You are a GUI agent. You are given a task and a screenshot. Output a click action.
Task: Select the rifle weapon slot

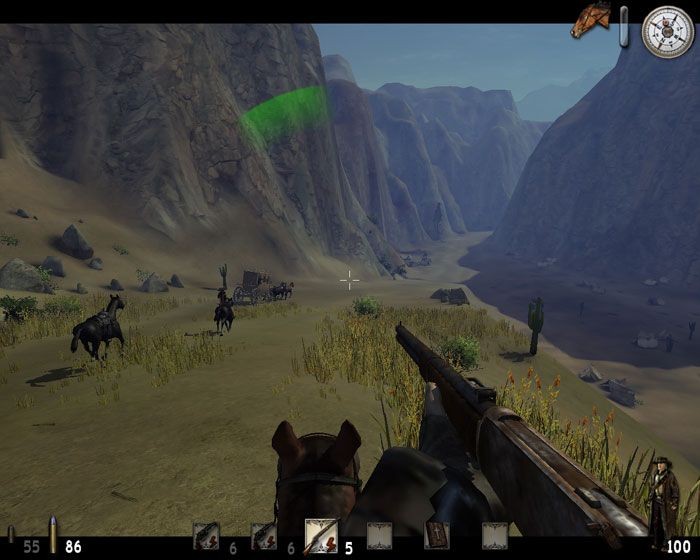(x=321, y=536)
